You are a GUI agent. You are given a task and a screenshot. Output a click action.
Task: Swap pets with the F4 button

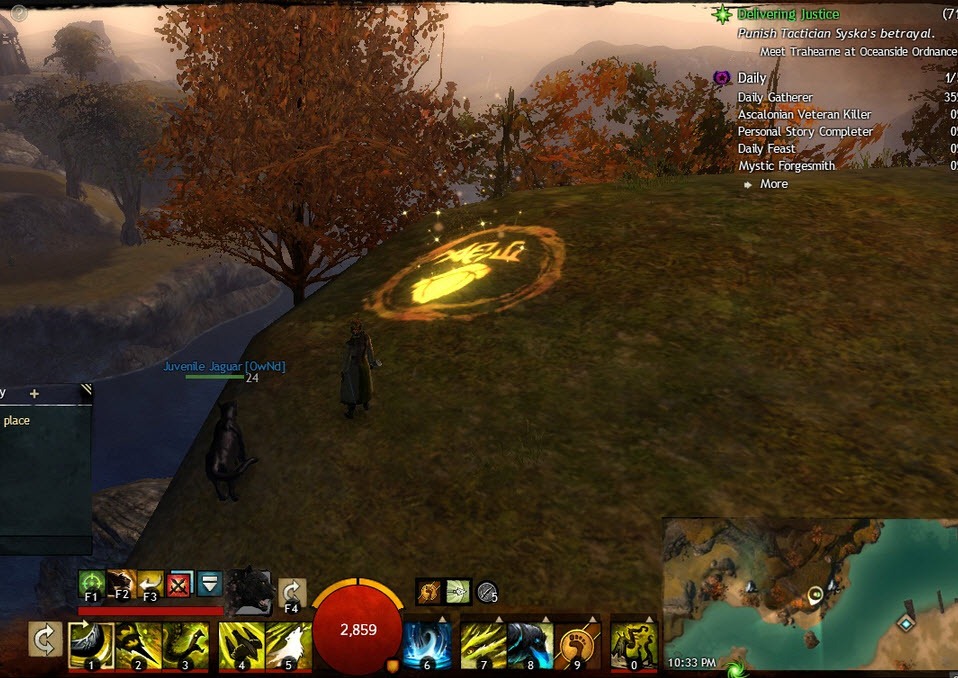[292, 593]
